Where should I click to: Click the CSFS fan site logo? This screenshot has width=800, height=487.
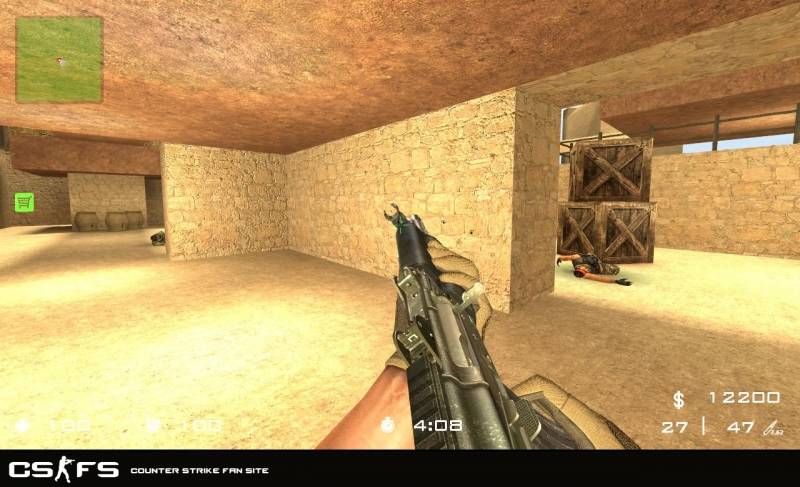coord(64,469)
